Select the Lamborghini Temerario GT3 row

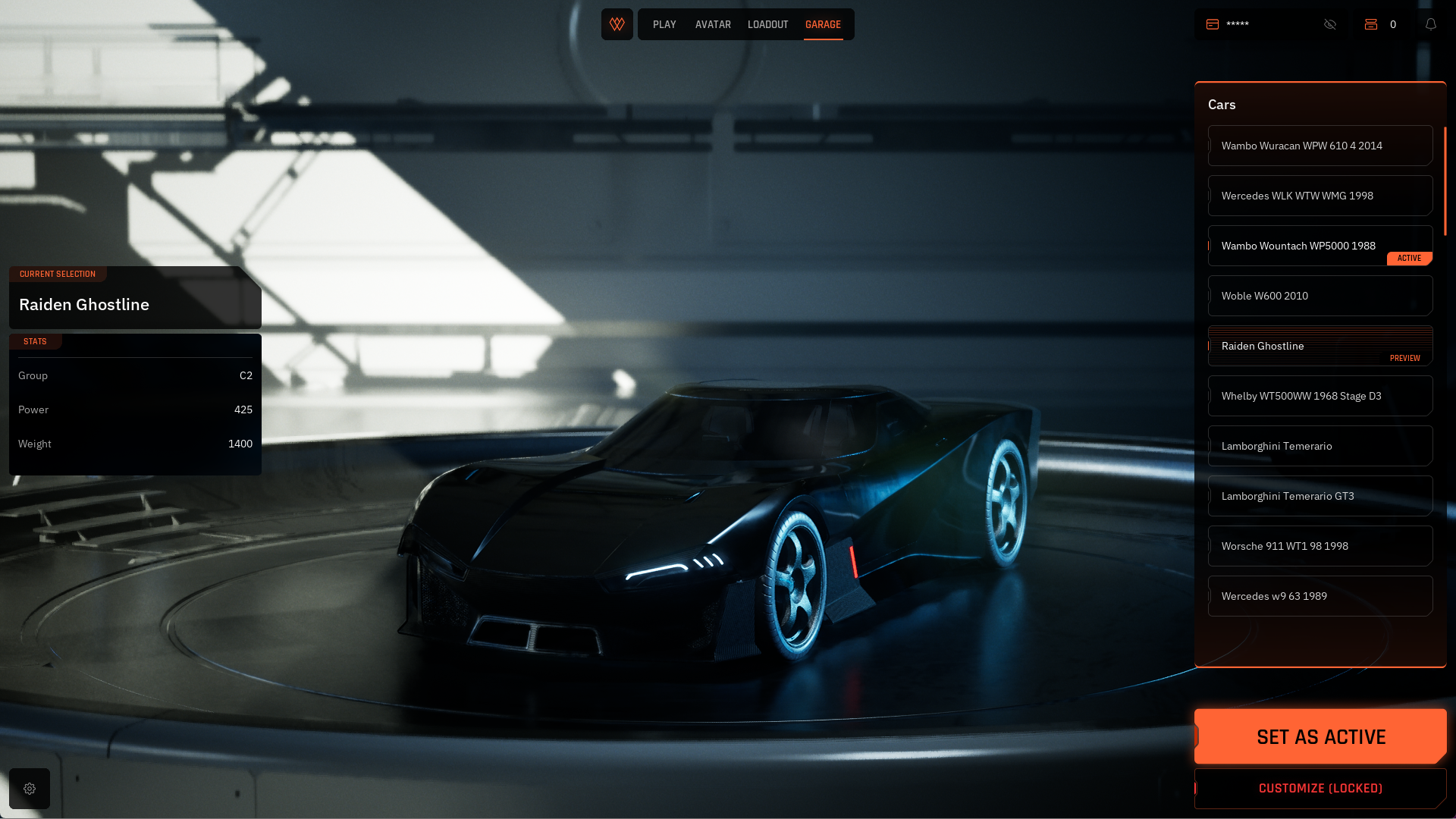1319,496
